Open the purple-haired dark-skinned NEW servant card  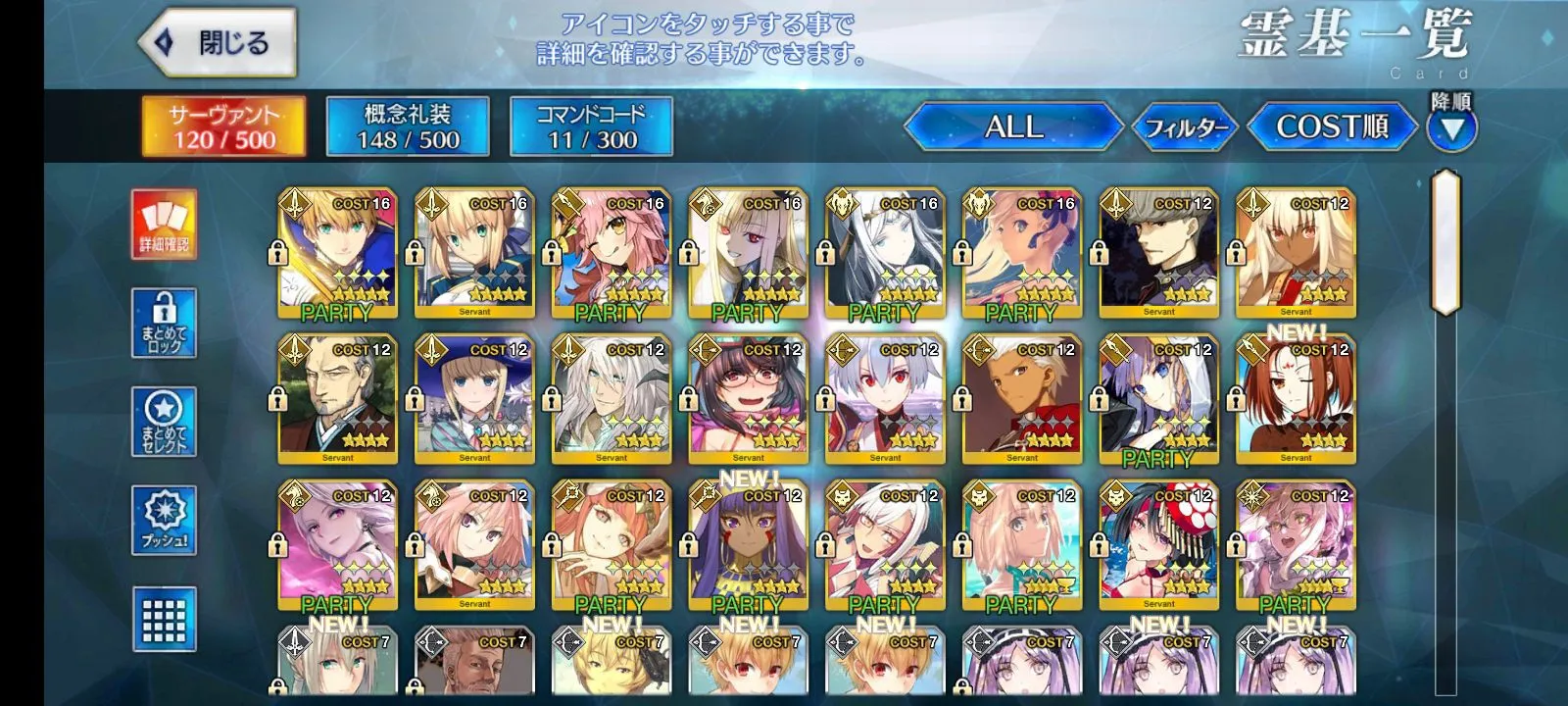click(748, 545)
